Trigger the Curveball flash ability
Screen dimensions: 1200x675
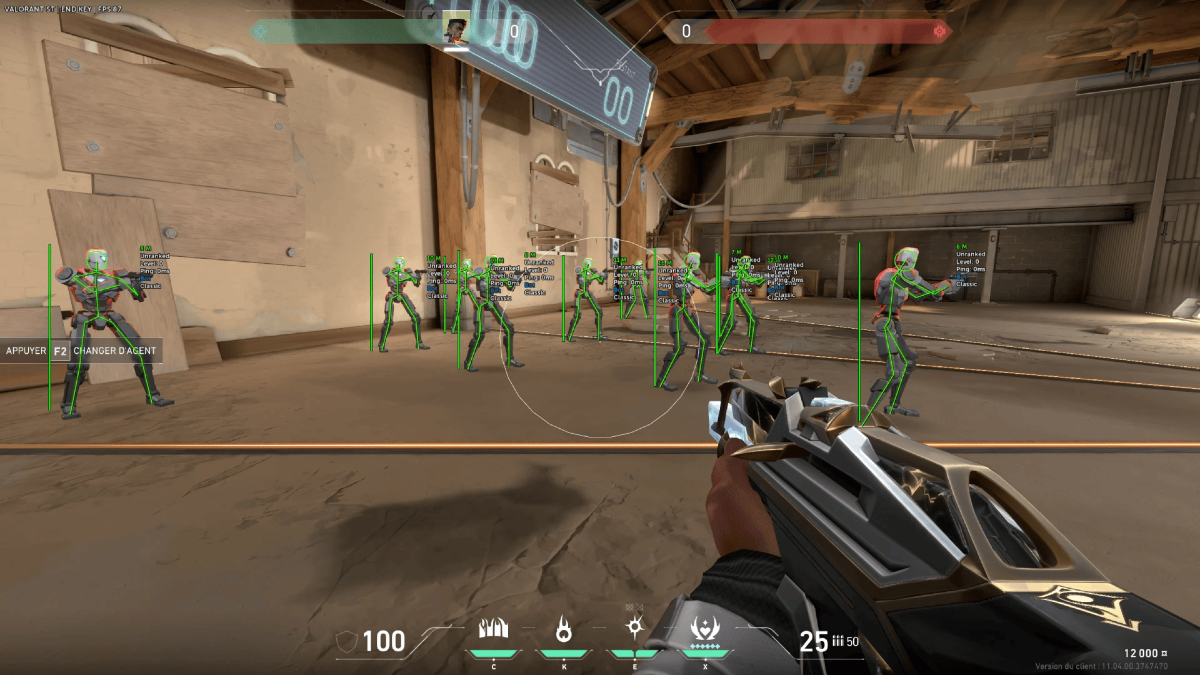point(634,628)
